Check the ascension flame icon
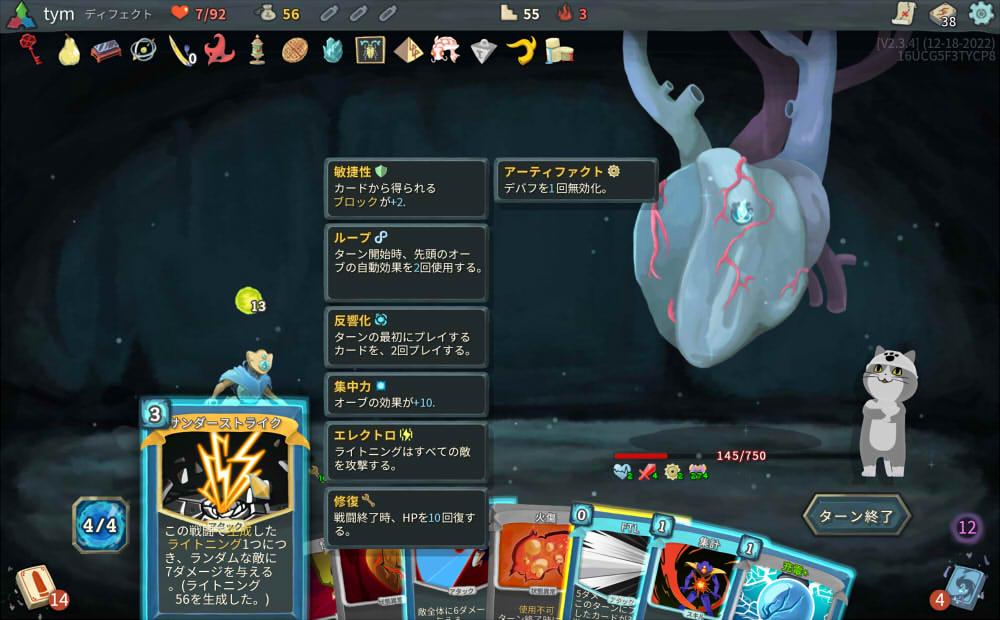The image size is (1000, 620). pos(564,14)
